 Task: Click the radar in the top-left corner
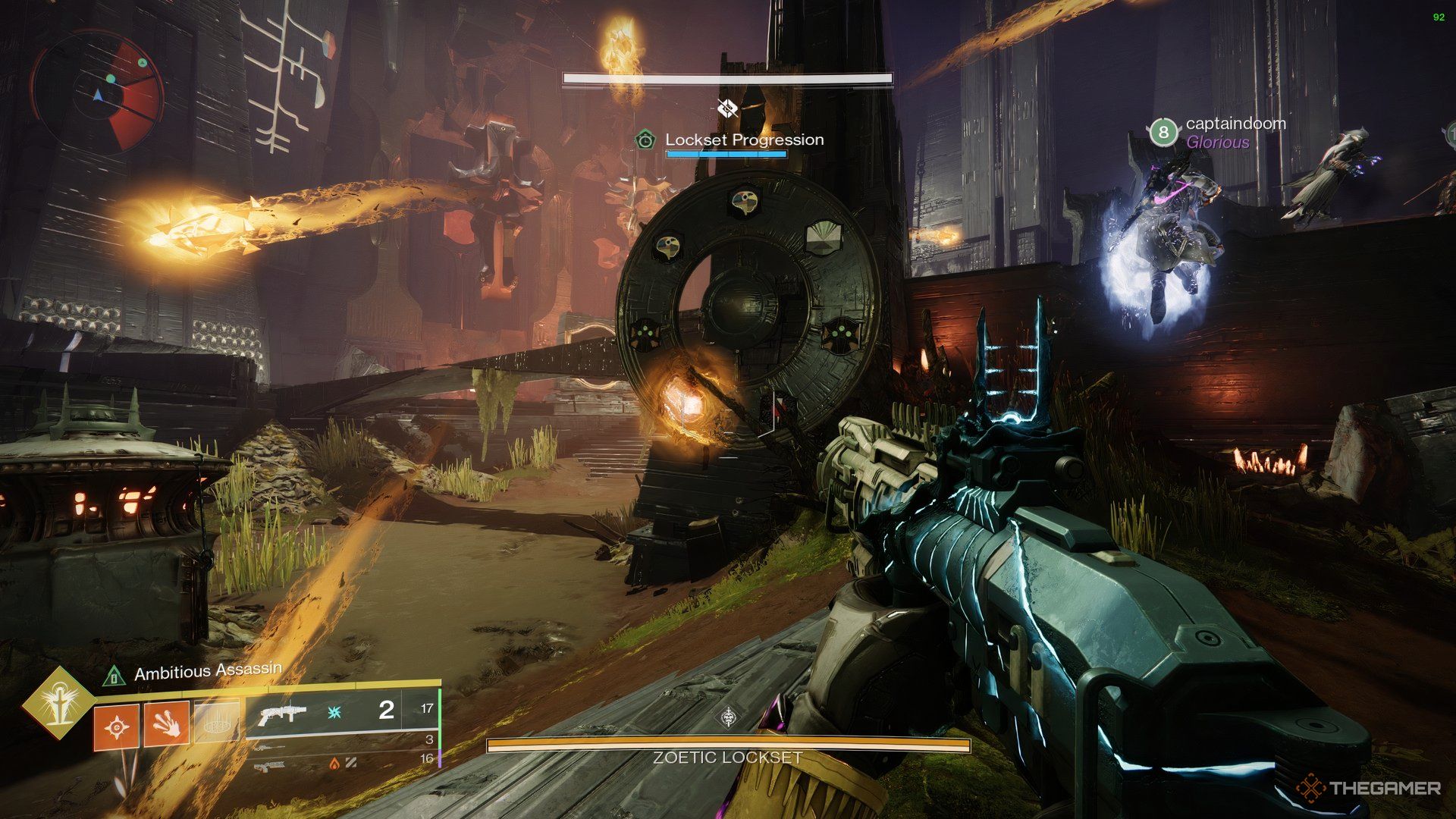97,93
